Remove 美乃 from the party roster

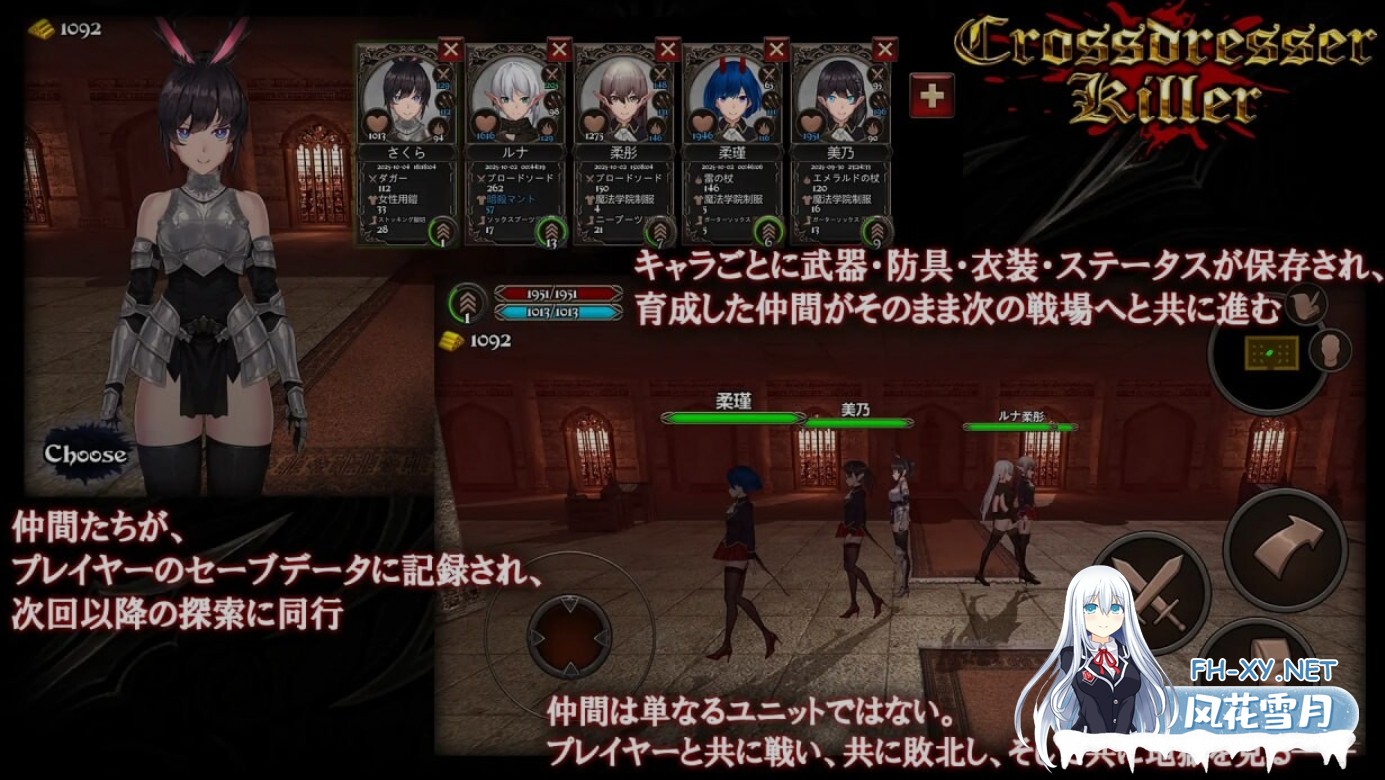pyautogui.click(x=884, y=47)
